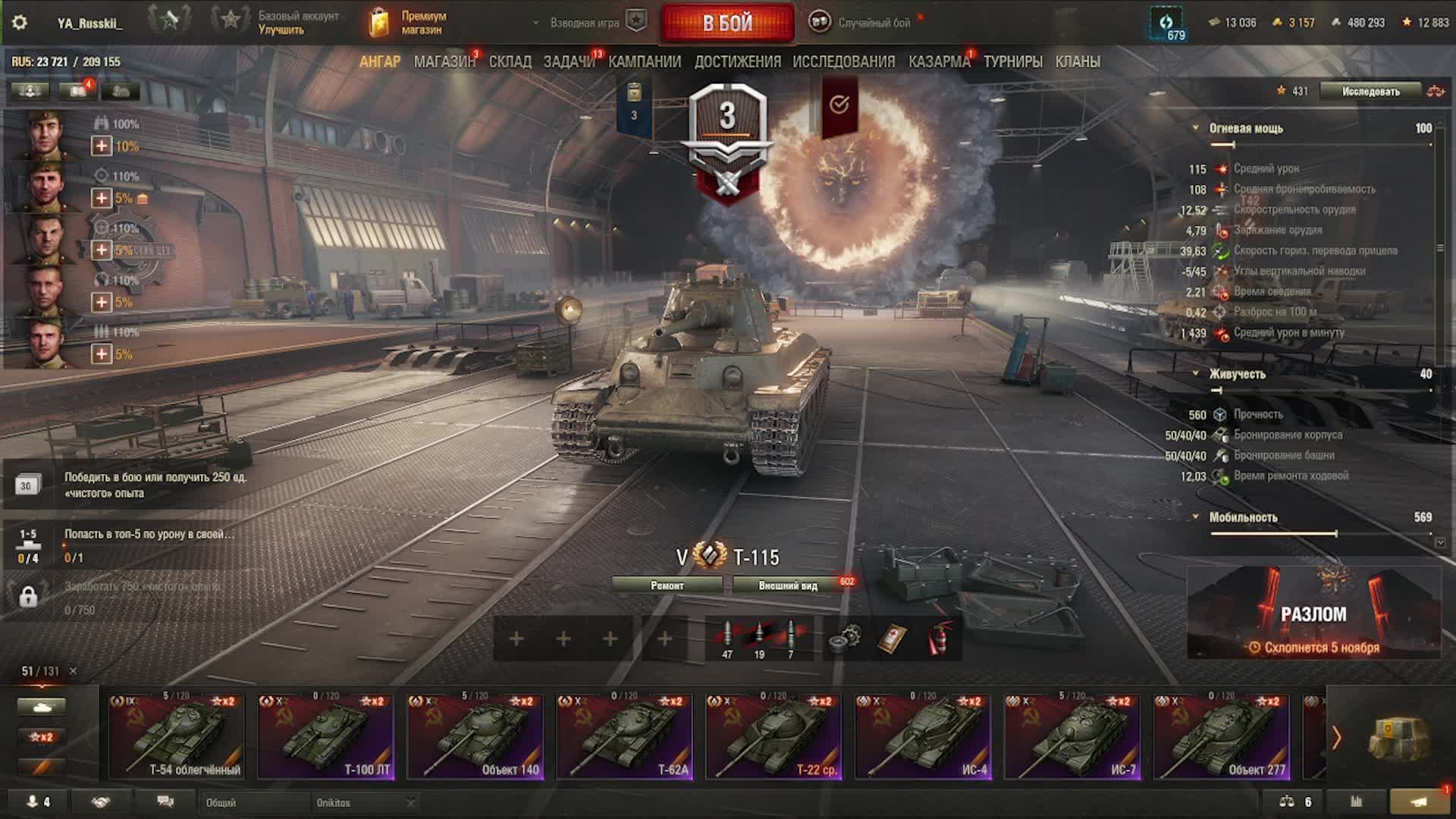Open the Премиум магазин
Screen dimensions: 1456x819
click(409, 23)
